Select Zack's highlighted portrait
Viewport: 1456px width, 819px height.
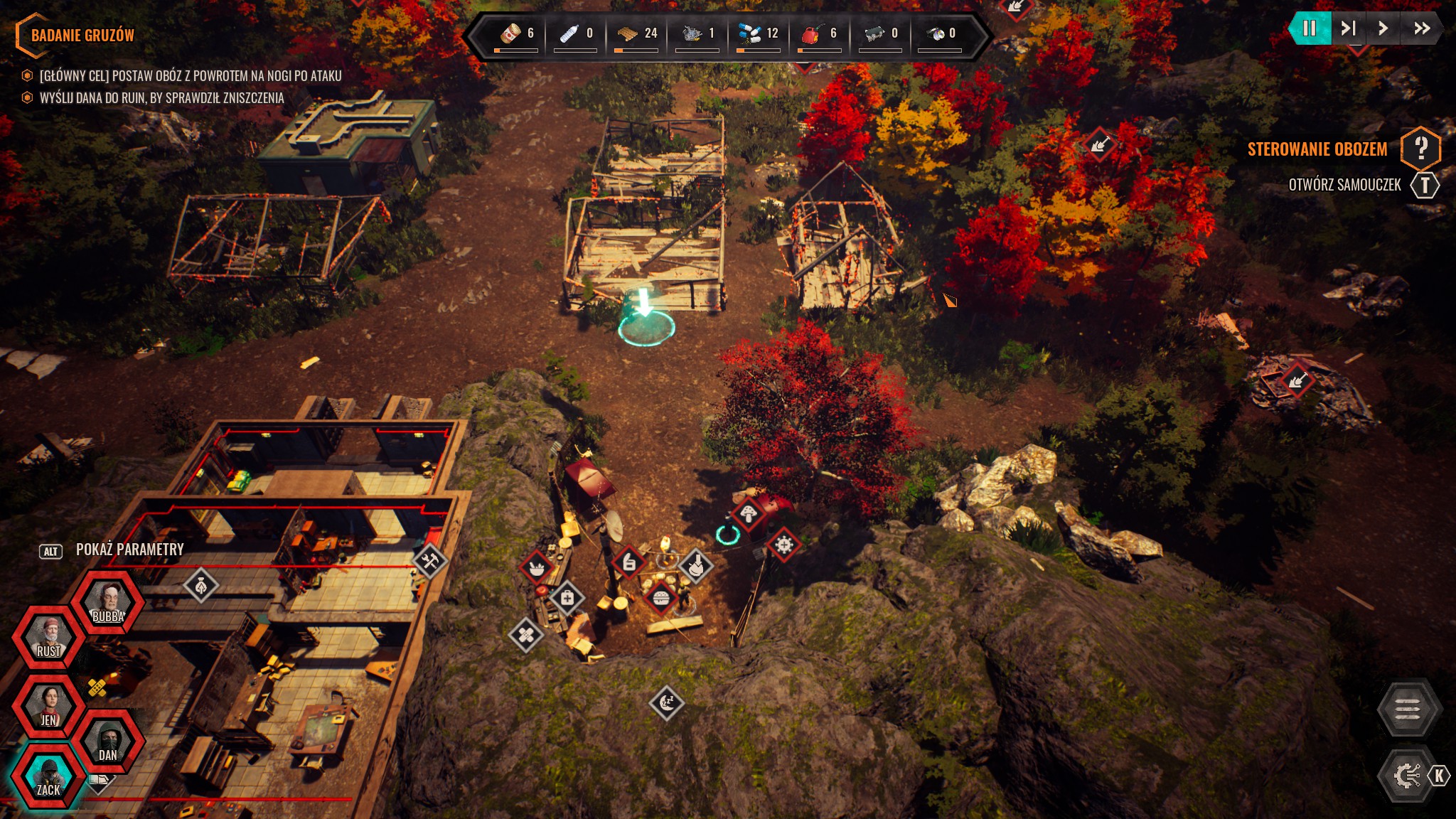(x=48, y=776)
